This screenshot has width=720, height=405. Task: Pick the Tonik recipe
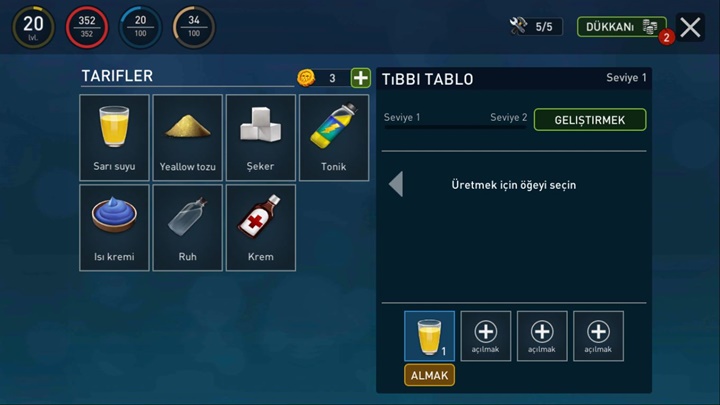tap(334, 137)
